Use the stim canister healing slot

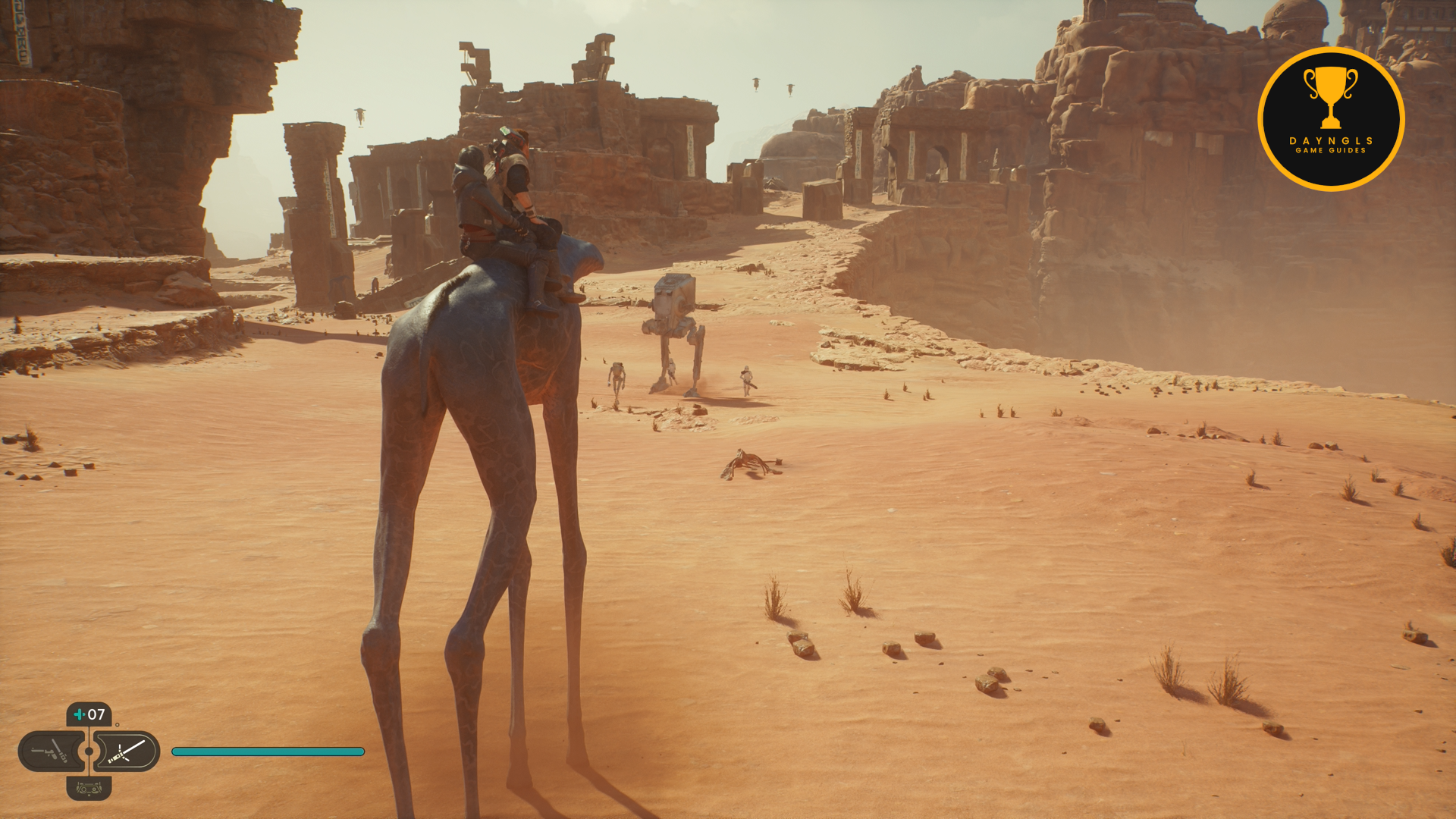[89, 714]
